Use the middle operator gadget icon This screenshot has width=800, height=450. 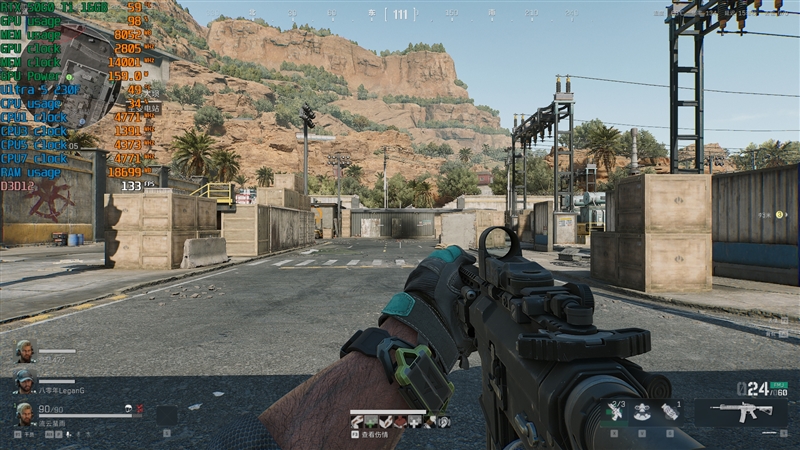(642, 411)
